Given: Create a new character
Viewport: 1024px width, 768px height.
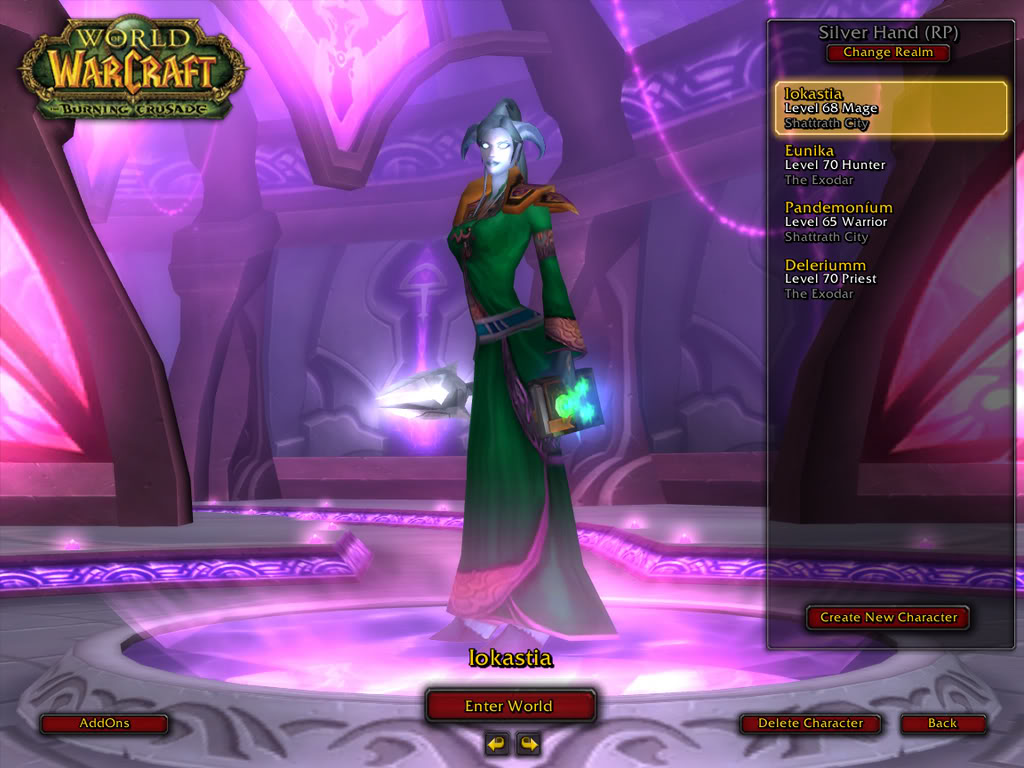Looking at the screenshot, I should tap(888, 617).
